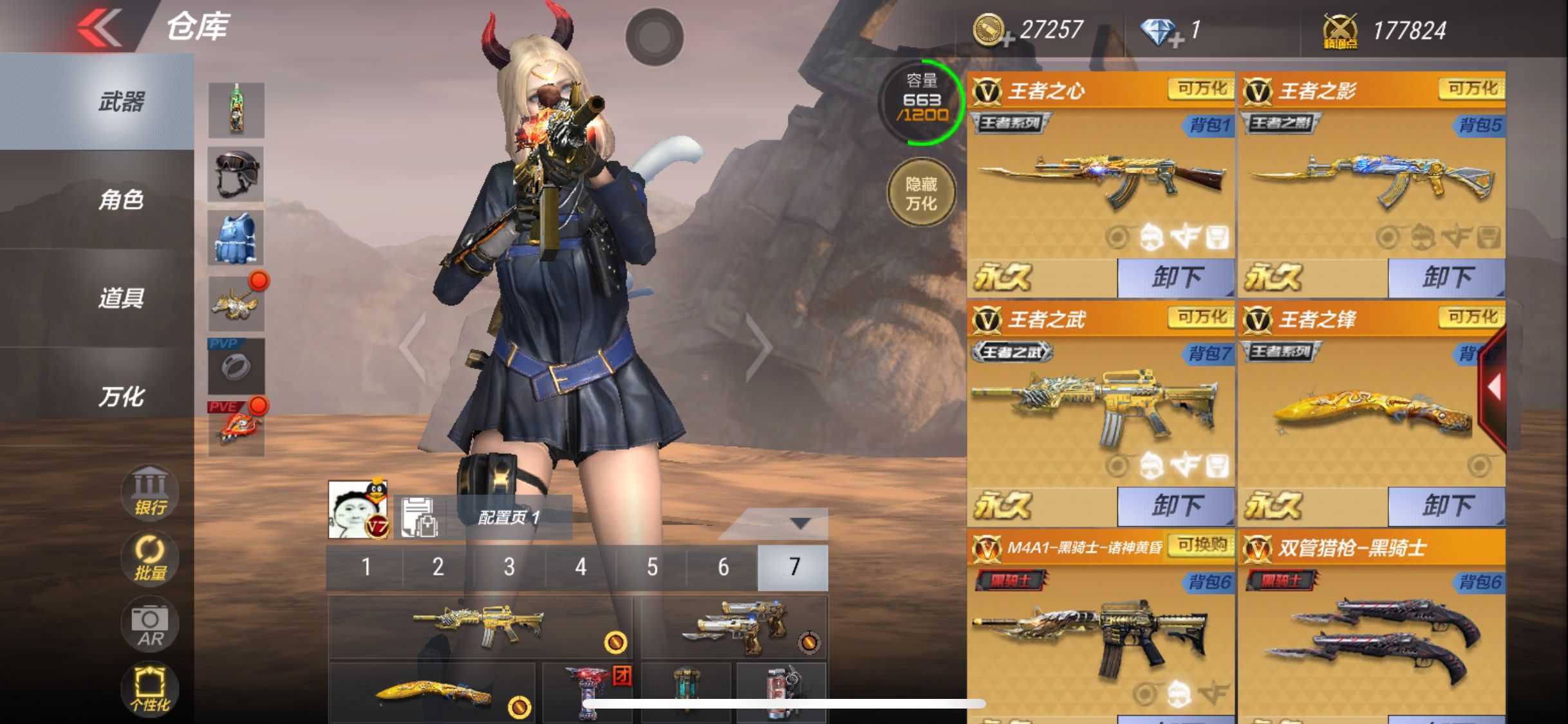Select the blue armor vest slot

[236, 237]
